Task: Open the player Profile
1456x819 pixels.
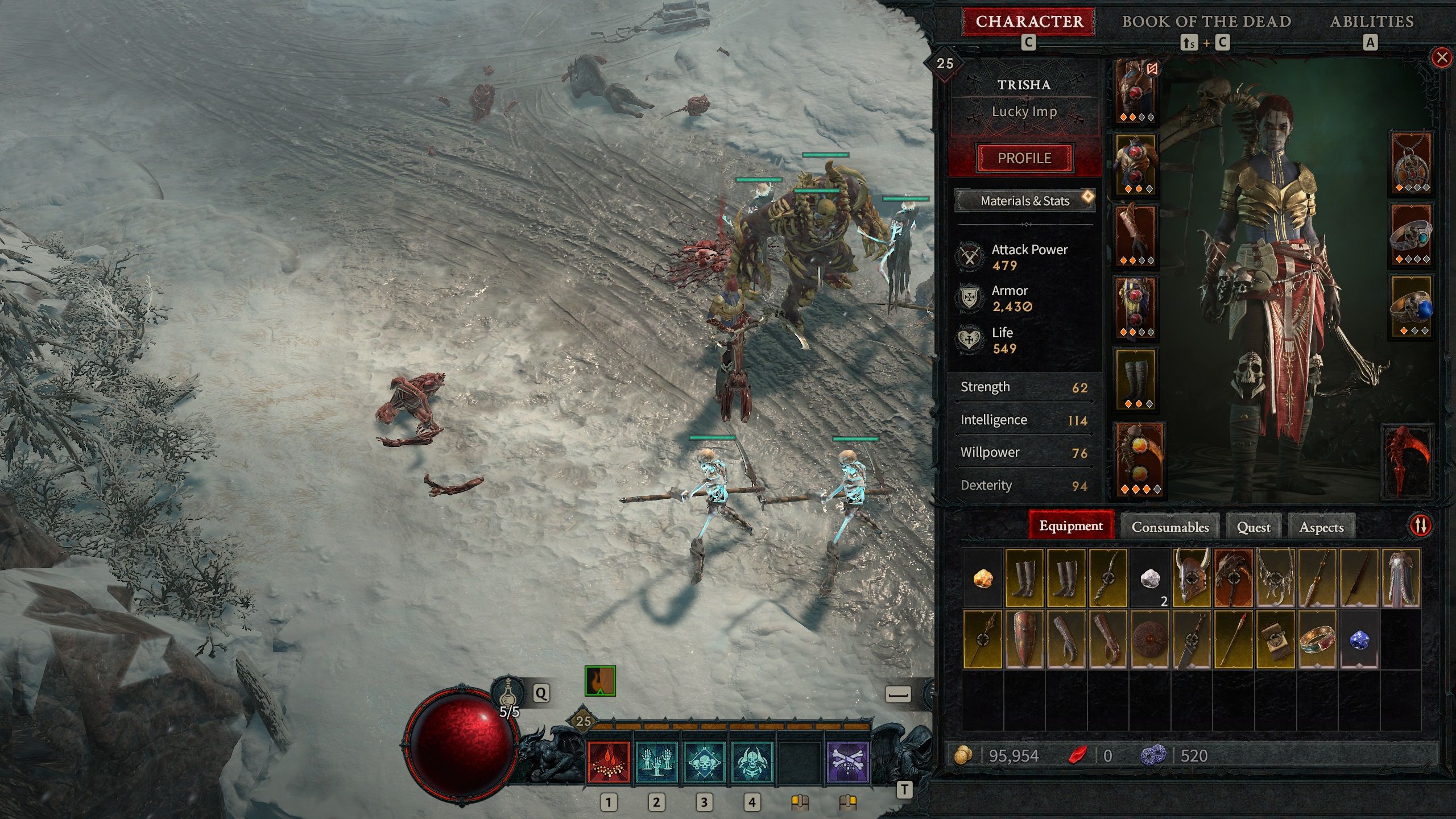Action: pos(1024,158)
